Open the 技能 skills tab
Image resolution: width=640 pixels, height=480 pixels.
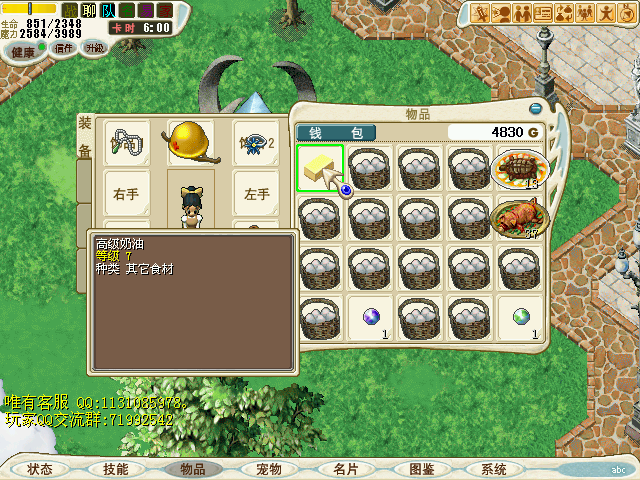[116, 469]
